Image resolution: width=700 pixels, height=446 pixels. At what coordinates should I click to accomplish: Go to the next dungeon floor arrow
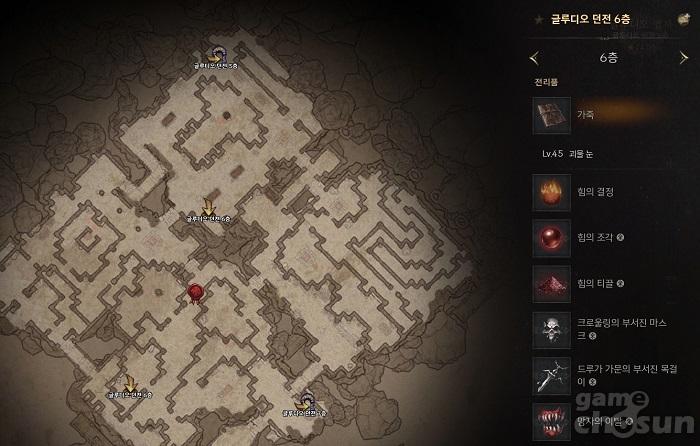click(x=683, y=58)
